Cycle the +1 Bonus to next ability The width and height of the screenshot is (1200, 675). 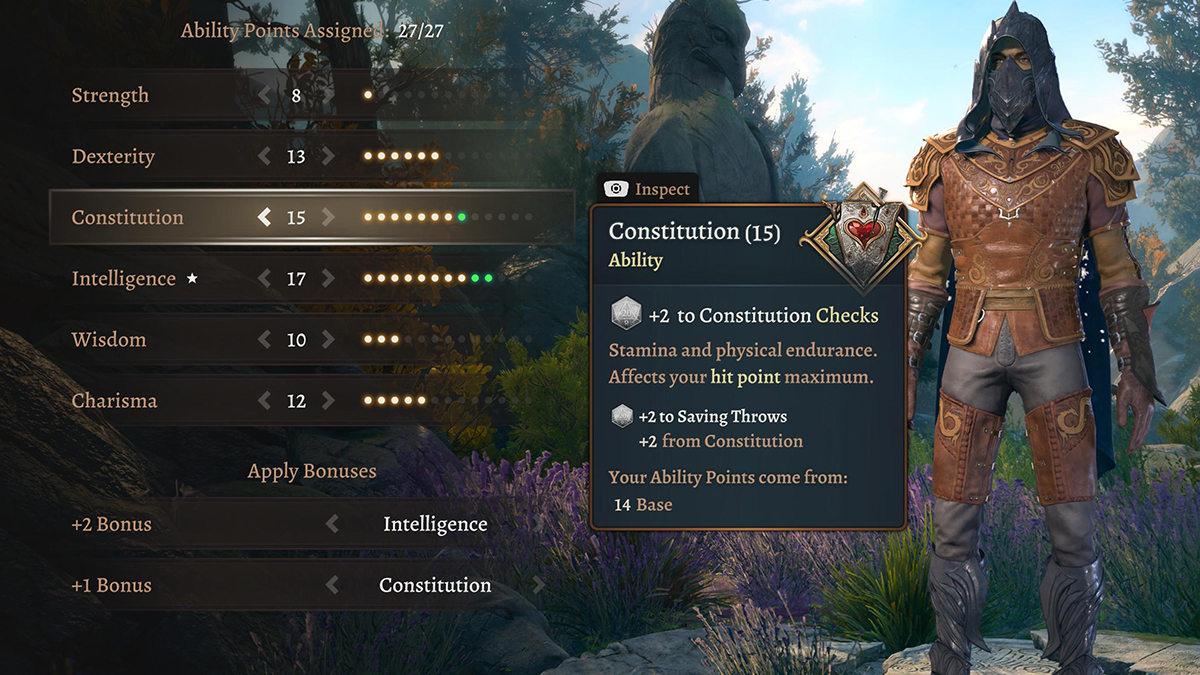540,585
